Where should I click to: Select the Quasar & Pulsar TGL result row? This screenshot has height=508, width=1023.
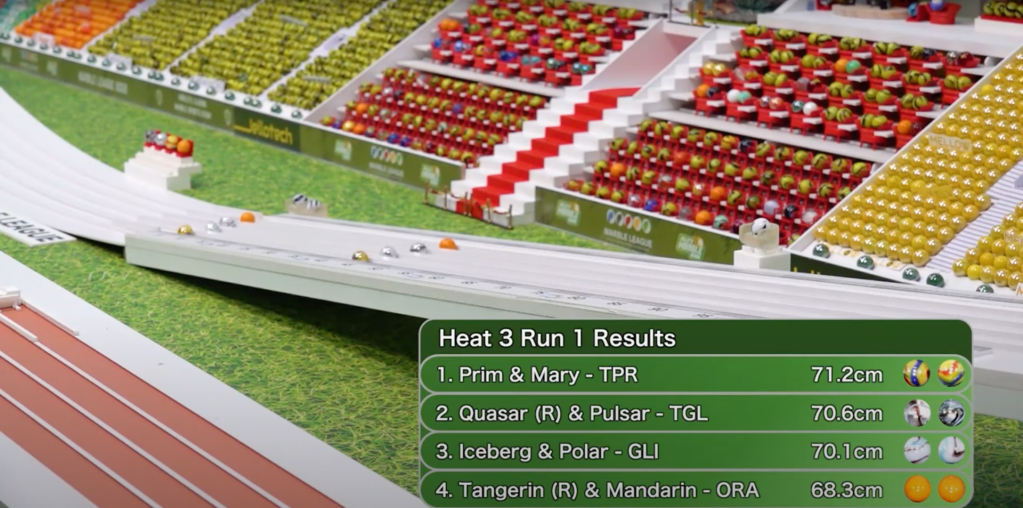694,413
